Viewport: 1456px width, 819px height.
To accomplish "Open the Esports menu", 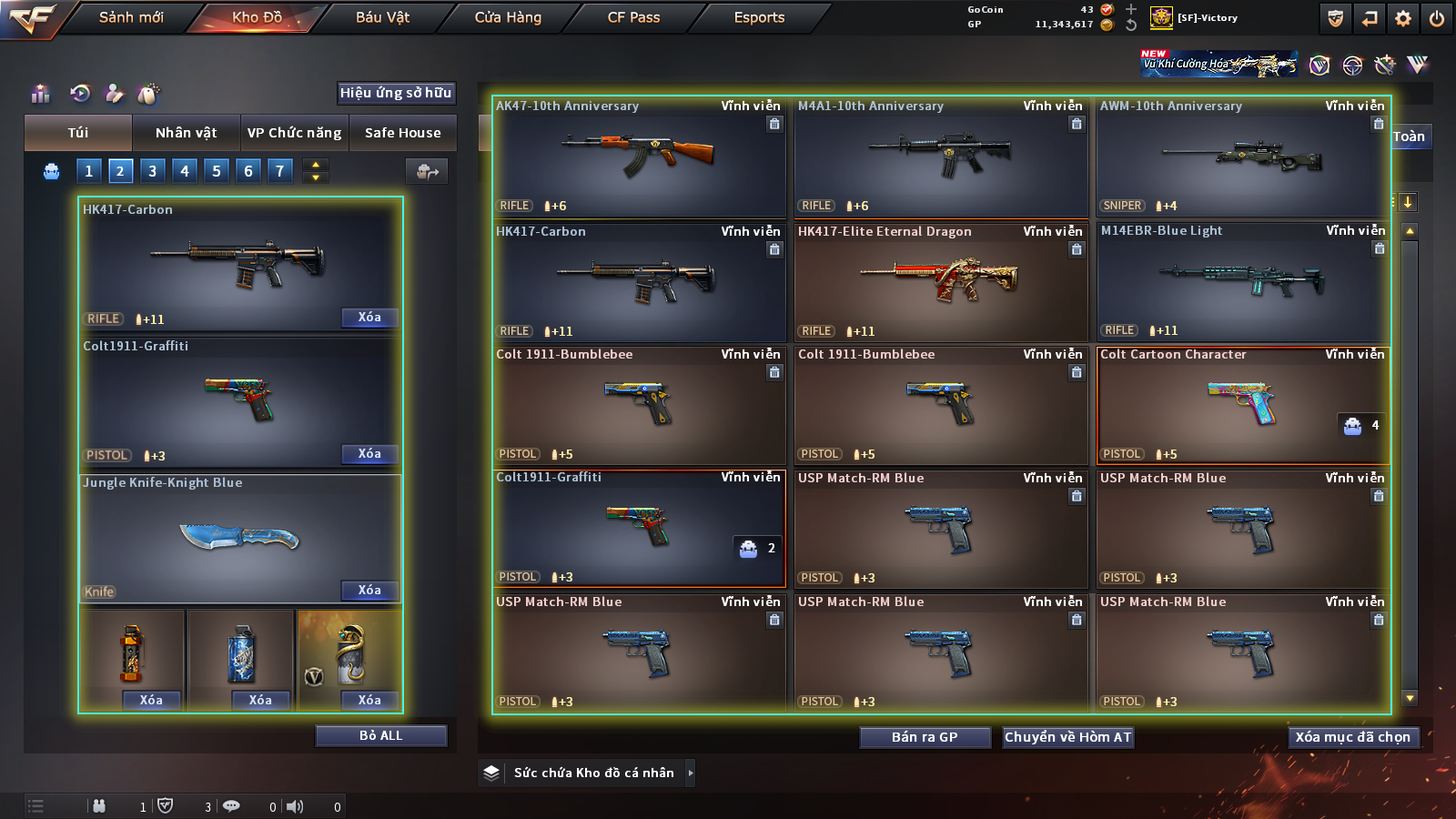I will point(759,17).
